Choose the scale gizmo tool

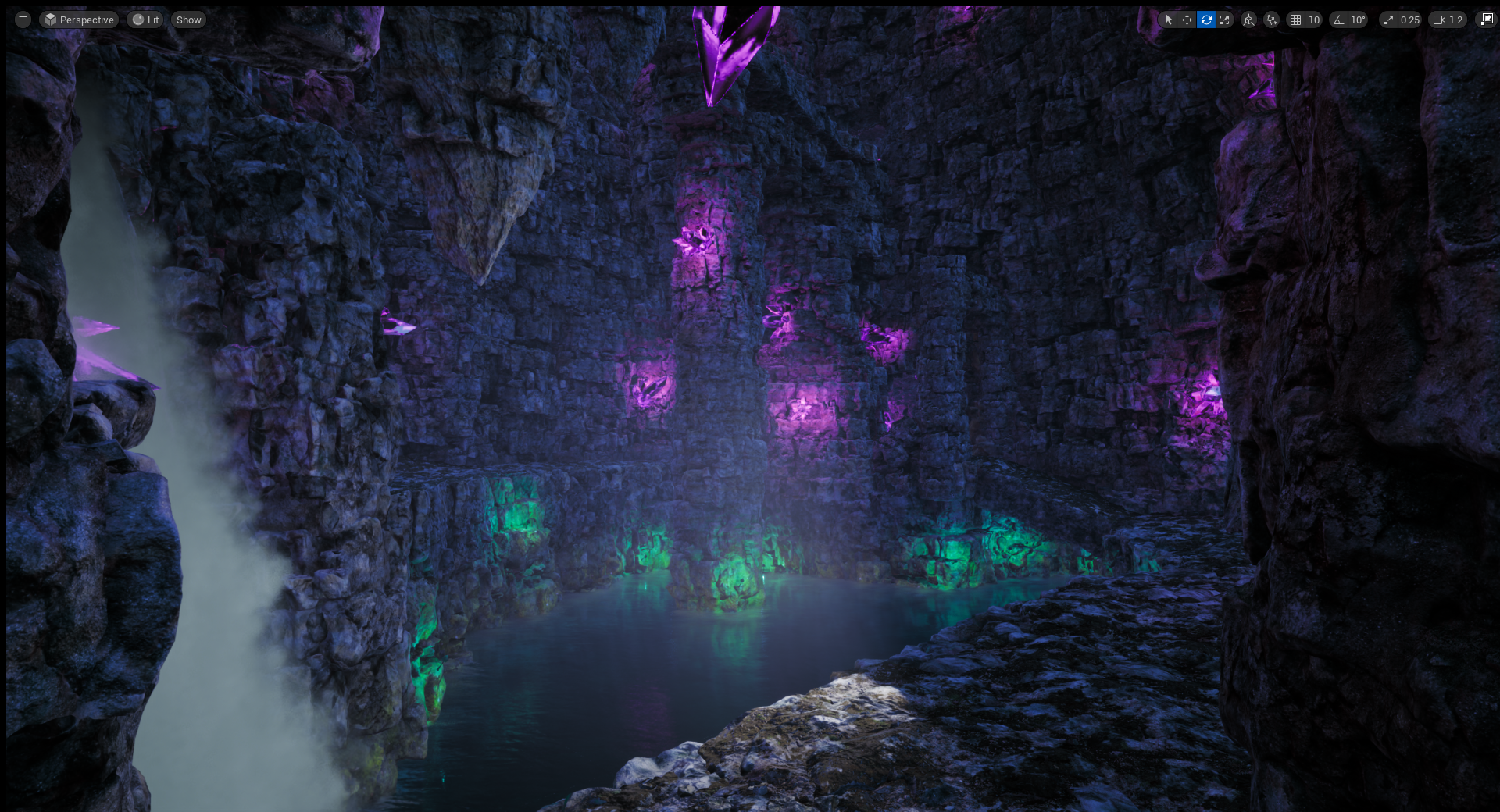(x=1225, y=20)
